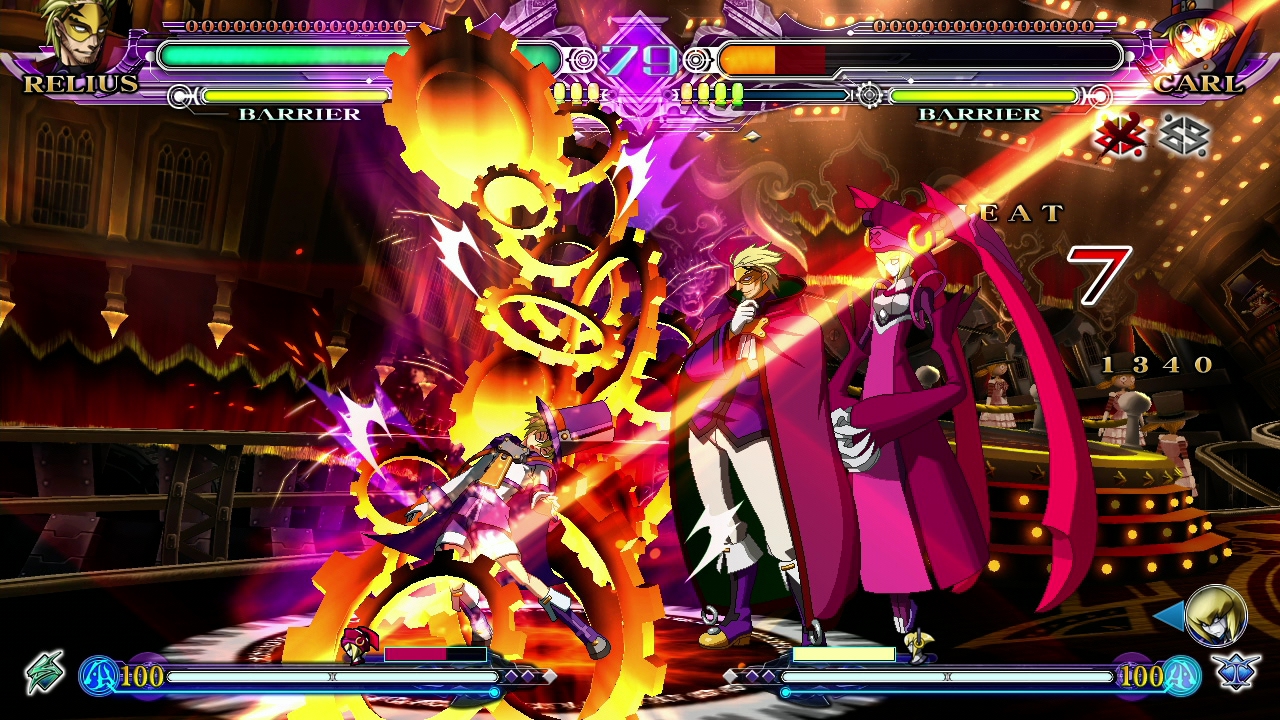Click Carl's blue Astral Heat icon

1181,676
